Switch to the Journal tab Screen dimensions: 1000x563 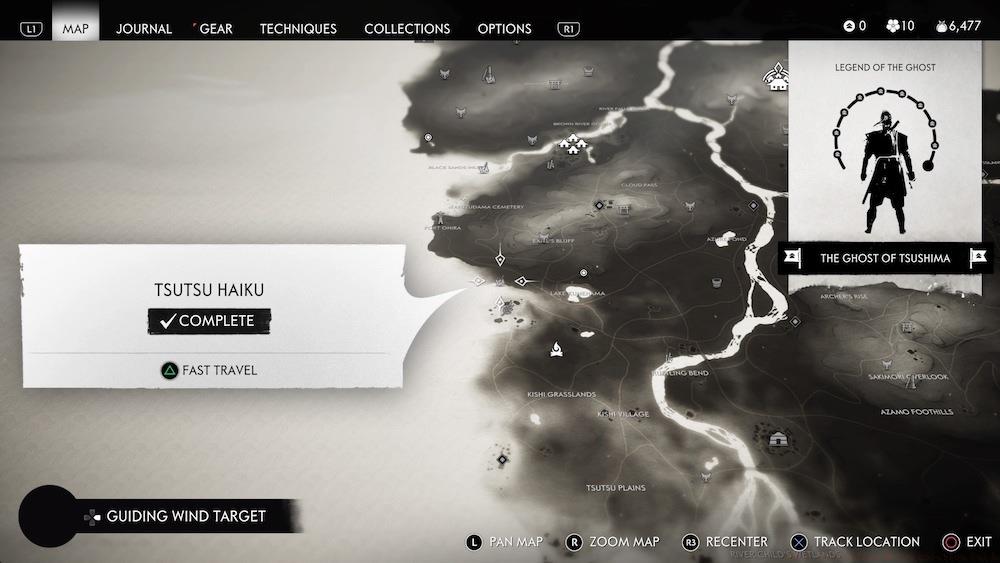pyautogui.click(x=144, y=28)
